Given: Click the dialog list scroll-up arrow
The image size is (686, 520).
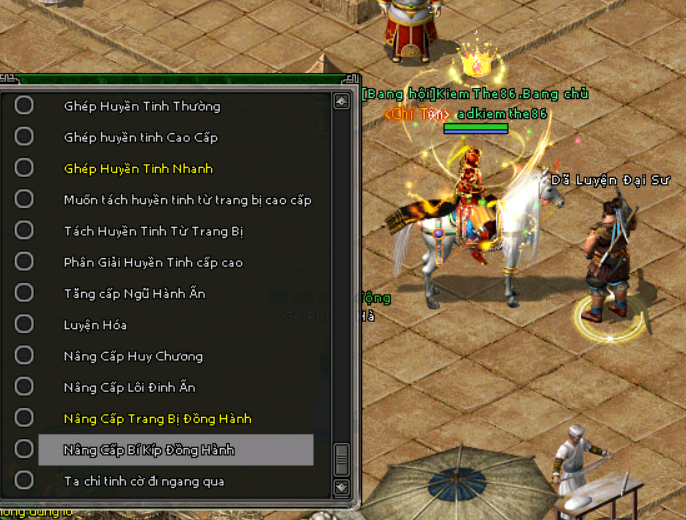Looking at the screenshot, I should point(342,101).
